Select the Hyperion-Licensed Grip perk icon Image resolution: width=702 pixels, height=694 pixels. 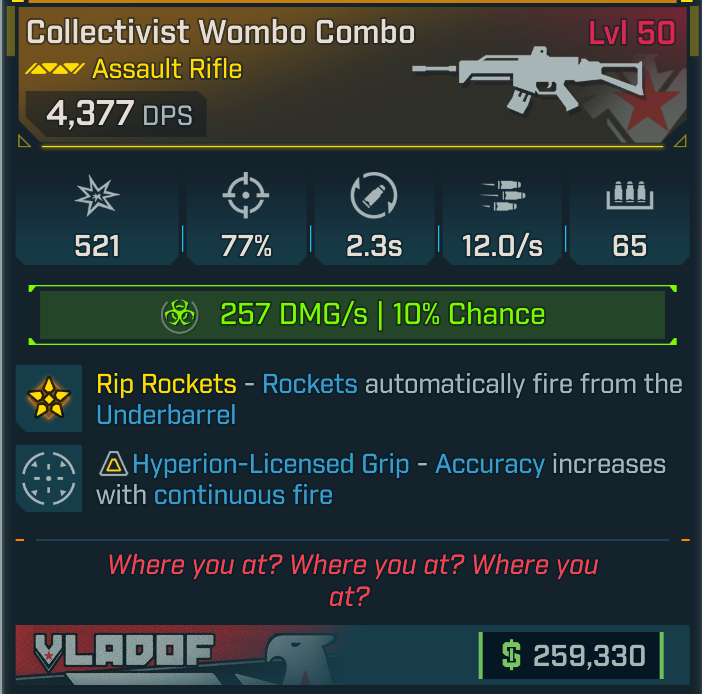coord(49,479)
